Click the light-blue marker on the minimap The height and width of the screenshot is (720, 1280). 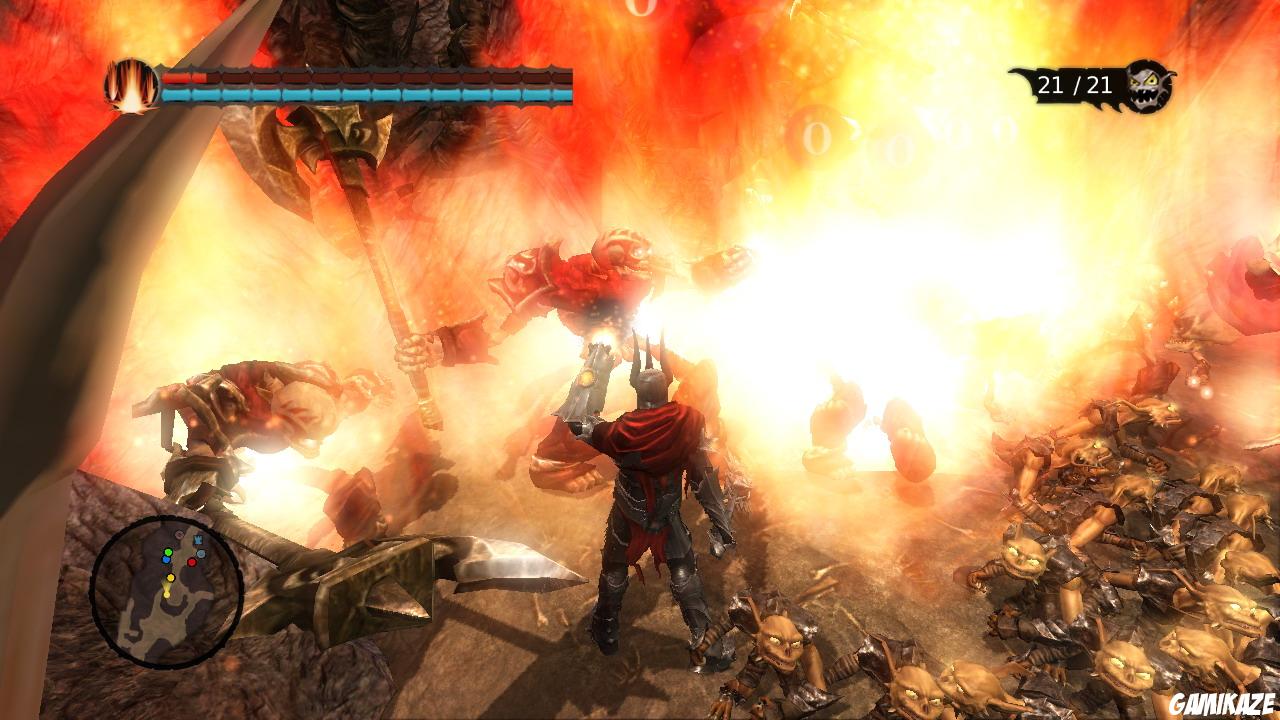[200, 554]
